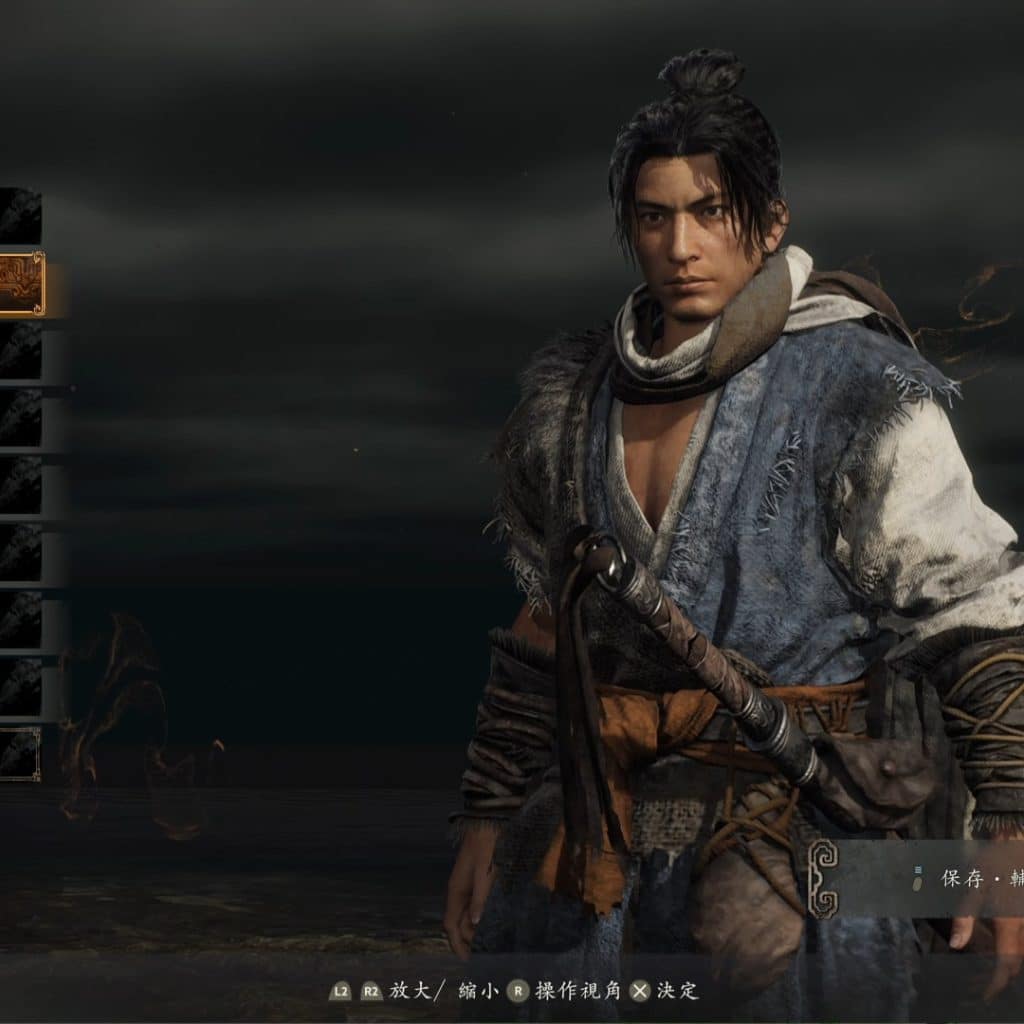Image resolution: width=1024 pixels, height=1024 pixels.
Task: Select the highlighted orange category icon
Action: click(21, 284)
